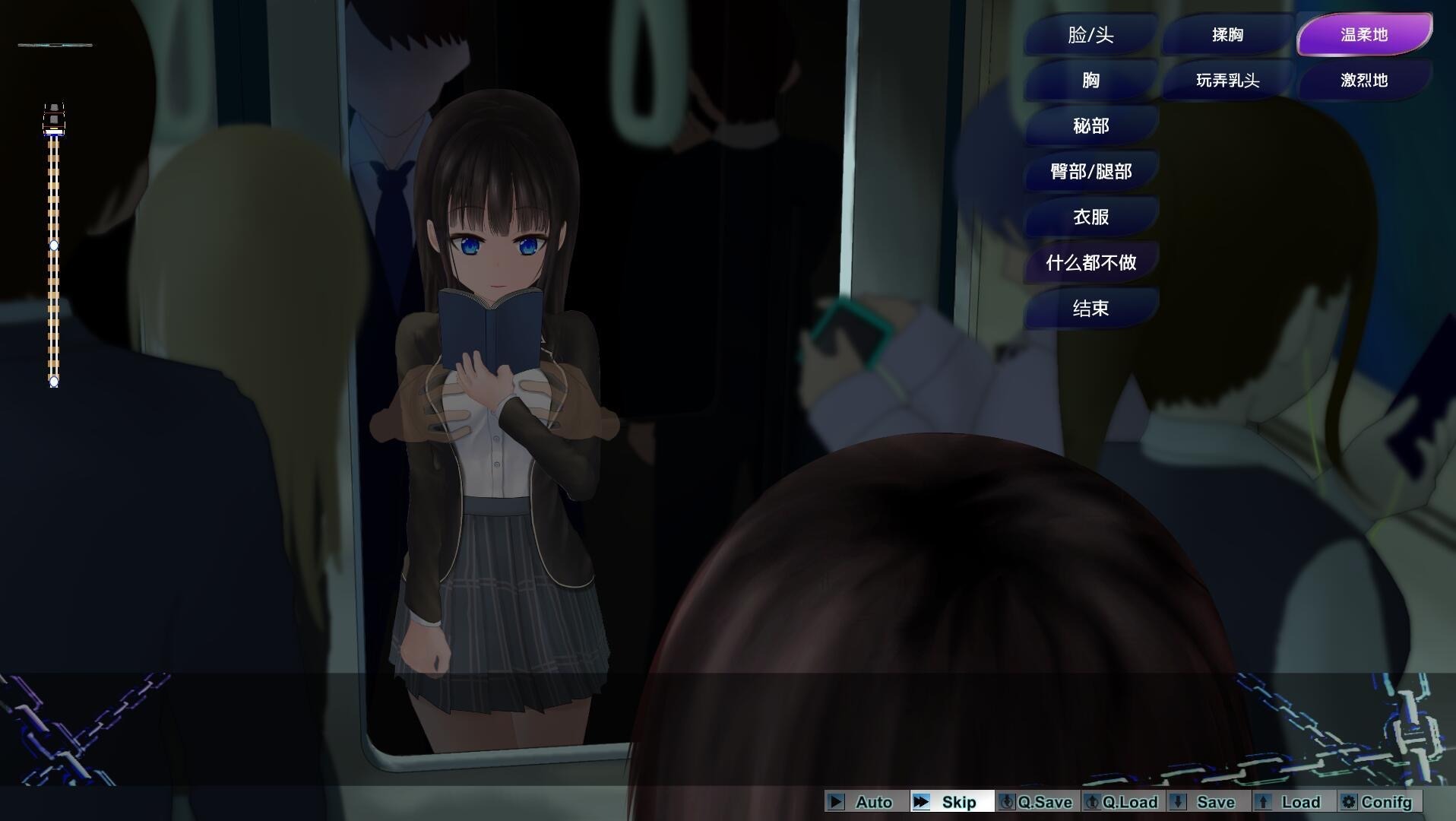Switch intensity to 激烈地
Screen dimensions: 1456x821
click(x=1363, y=80)
